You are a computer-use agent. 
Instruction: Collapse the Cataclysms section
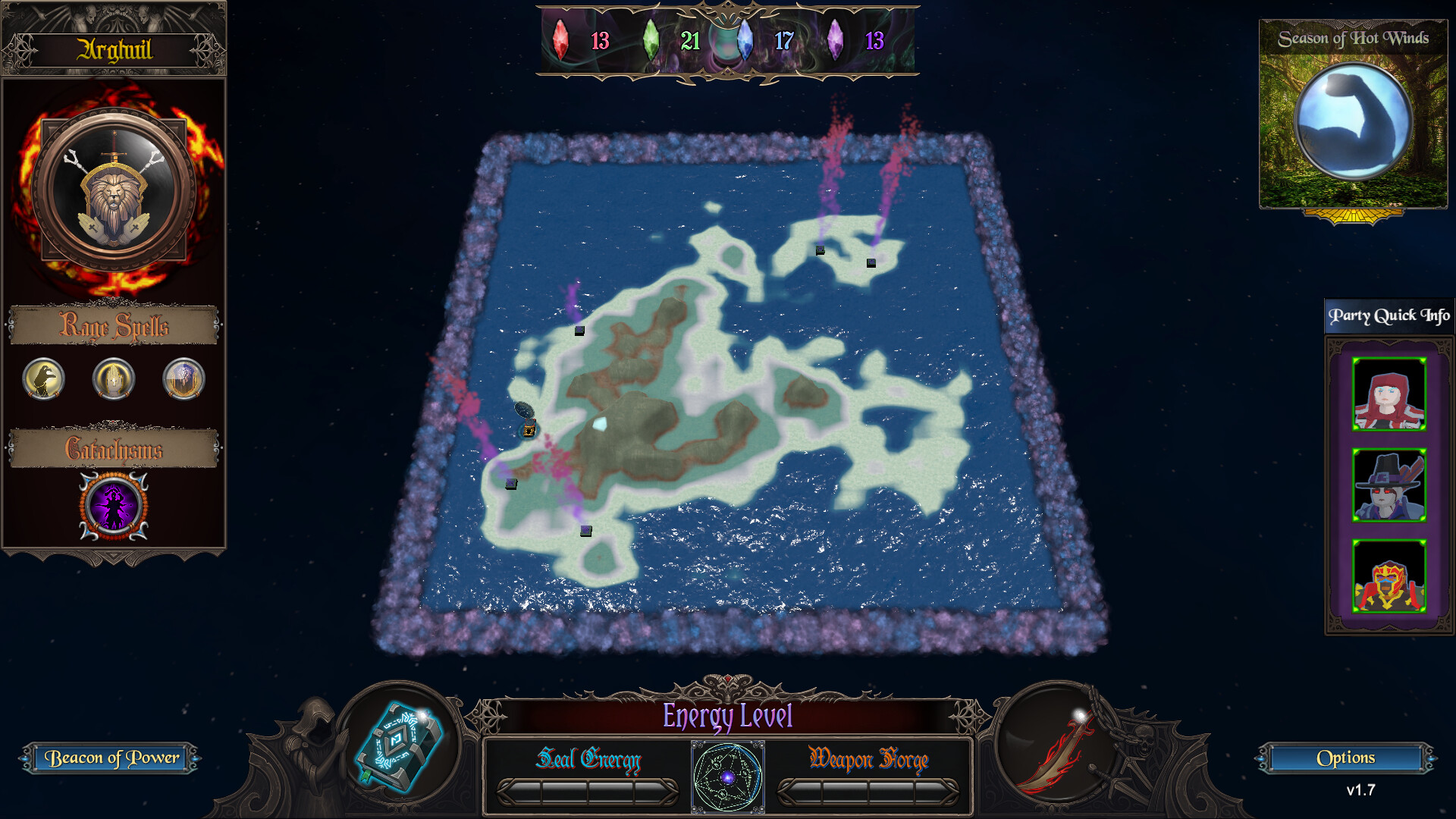tap(114, 449)
